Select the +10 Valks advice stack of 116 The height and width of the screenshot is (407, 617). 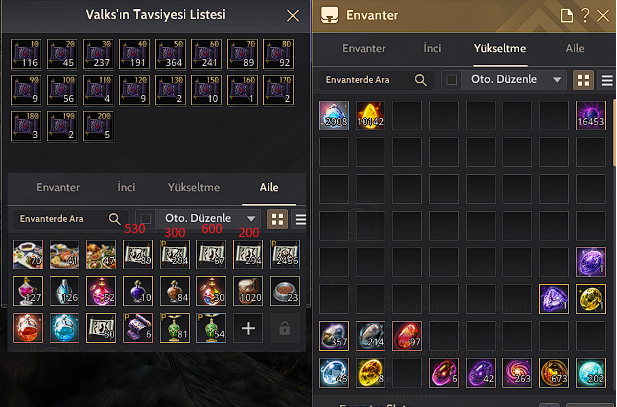(26, 54)
